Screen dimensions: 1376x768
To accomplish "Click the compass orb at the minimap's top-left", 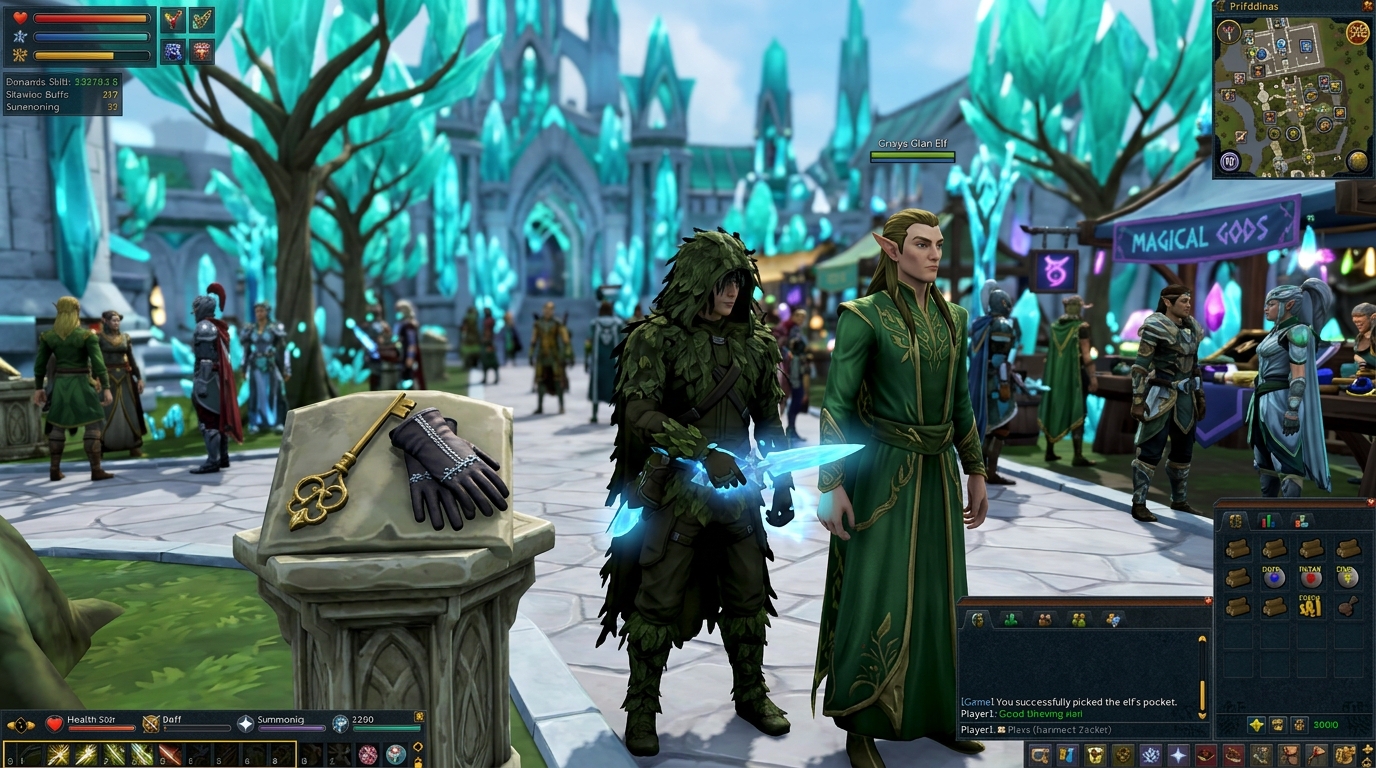I will click(1229, 30).
